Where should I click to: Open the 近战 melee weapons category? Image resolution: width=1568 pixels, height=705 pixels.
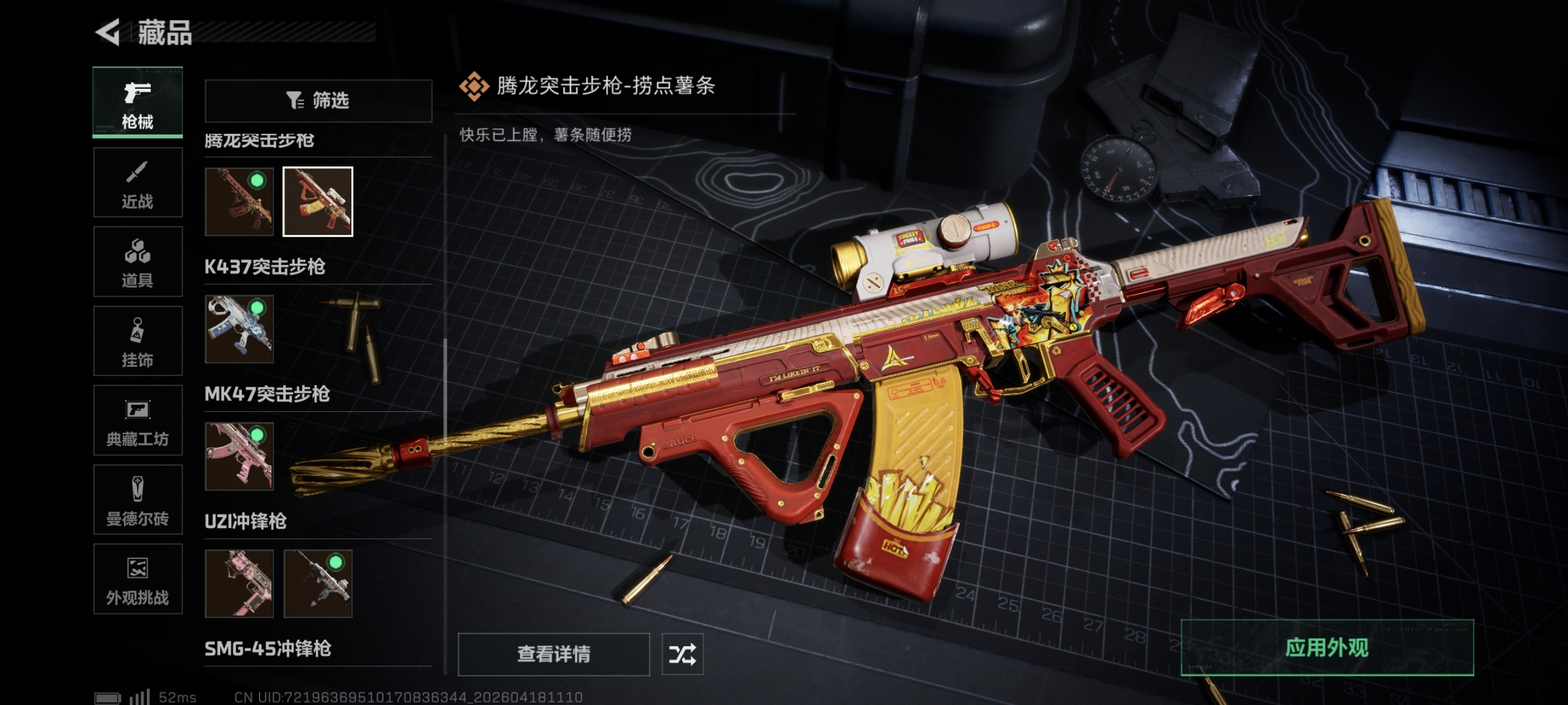tap(137, 183)
